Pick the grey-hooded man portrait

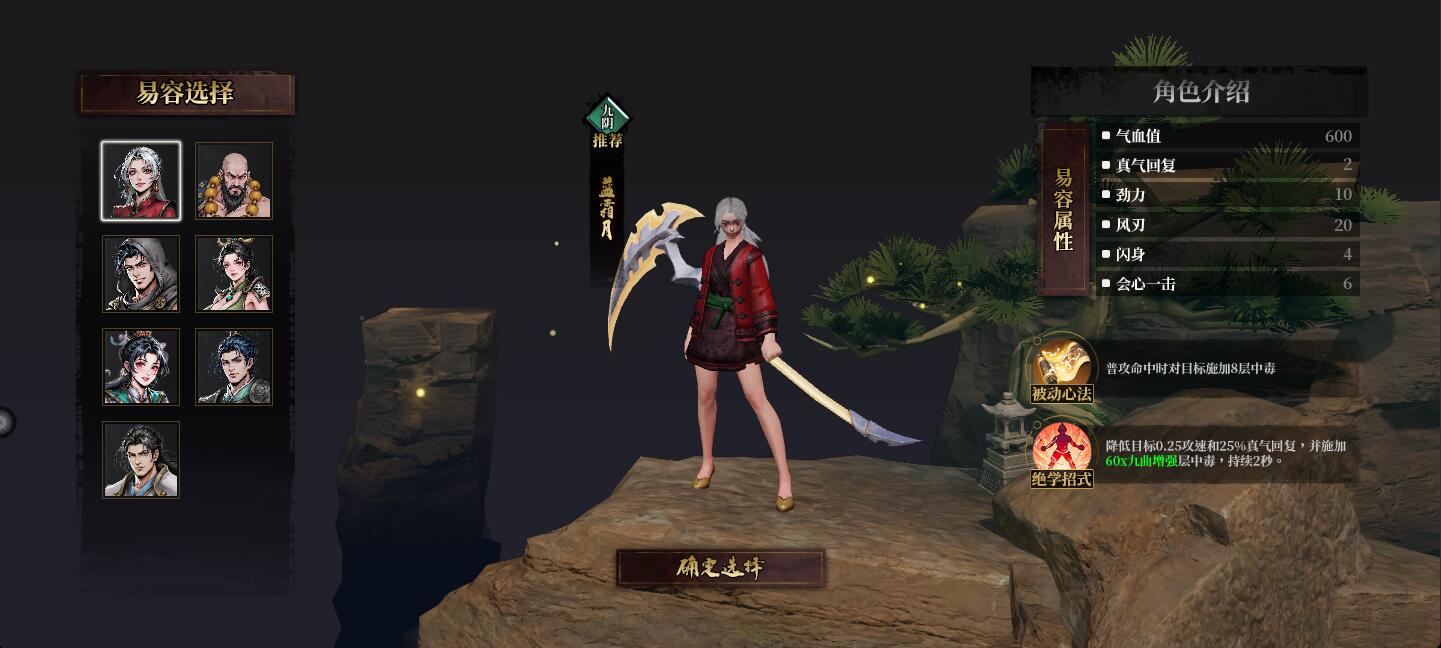[x=141, y=274]
